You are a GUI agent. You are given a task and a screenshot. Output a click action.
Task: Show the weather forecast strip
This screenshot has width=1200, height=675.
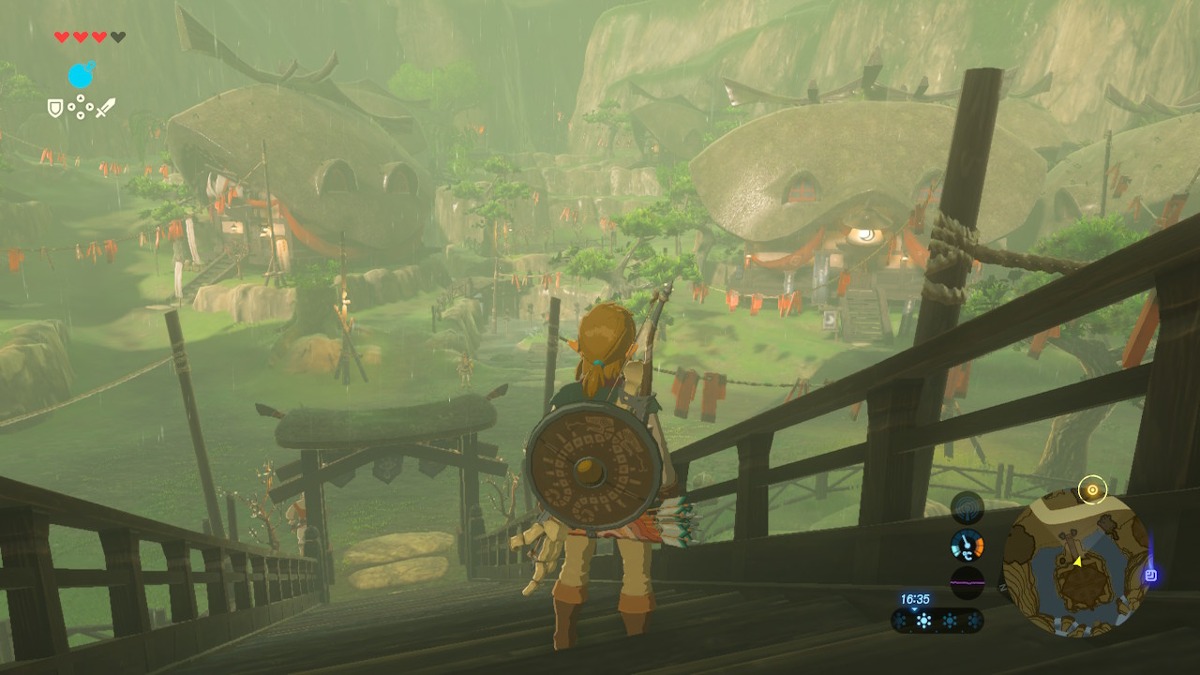(937, 621)
